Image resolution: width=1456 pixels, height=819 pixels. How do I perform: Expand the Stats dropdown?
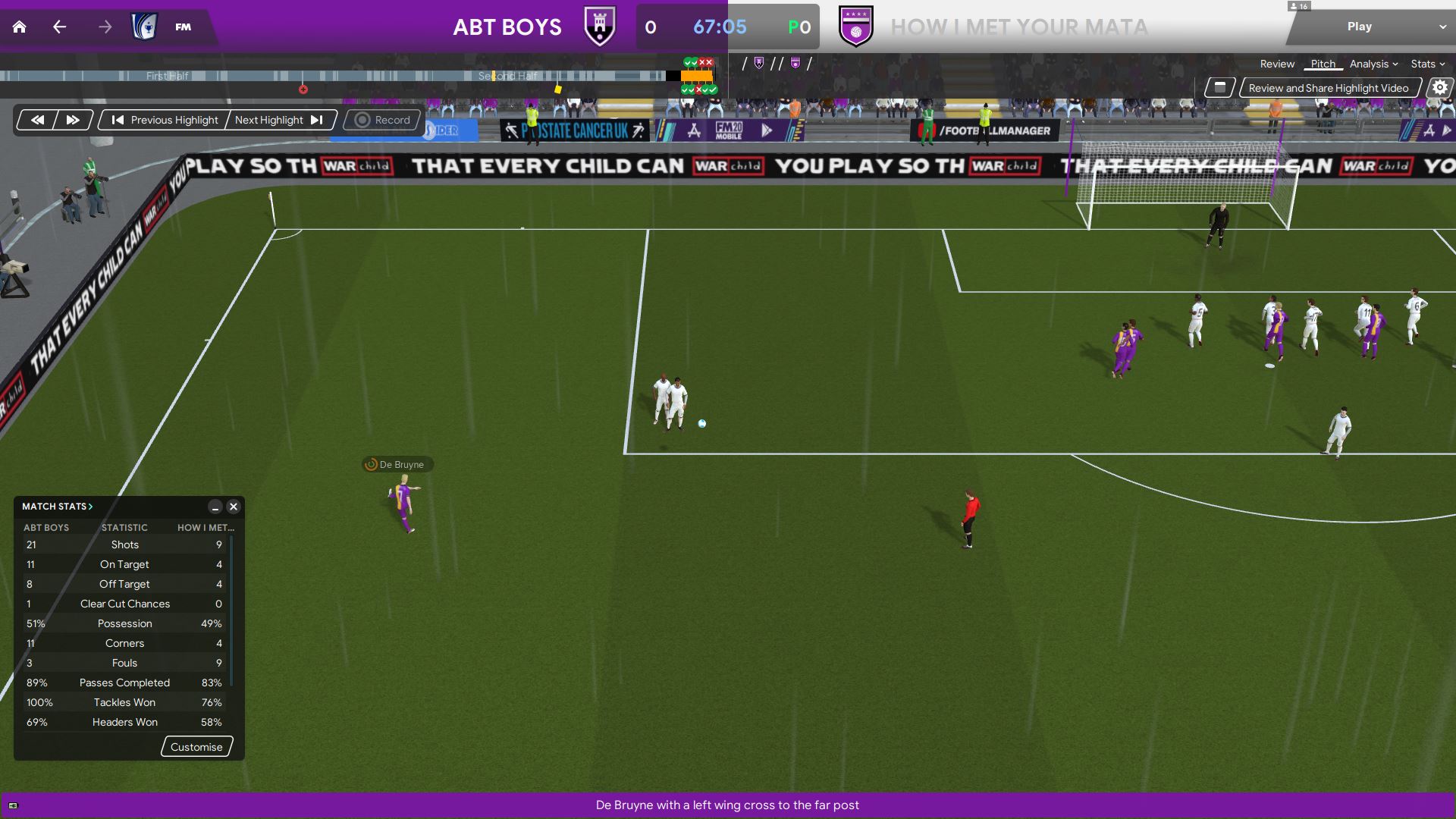point(1427,64)
